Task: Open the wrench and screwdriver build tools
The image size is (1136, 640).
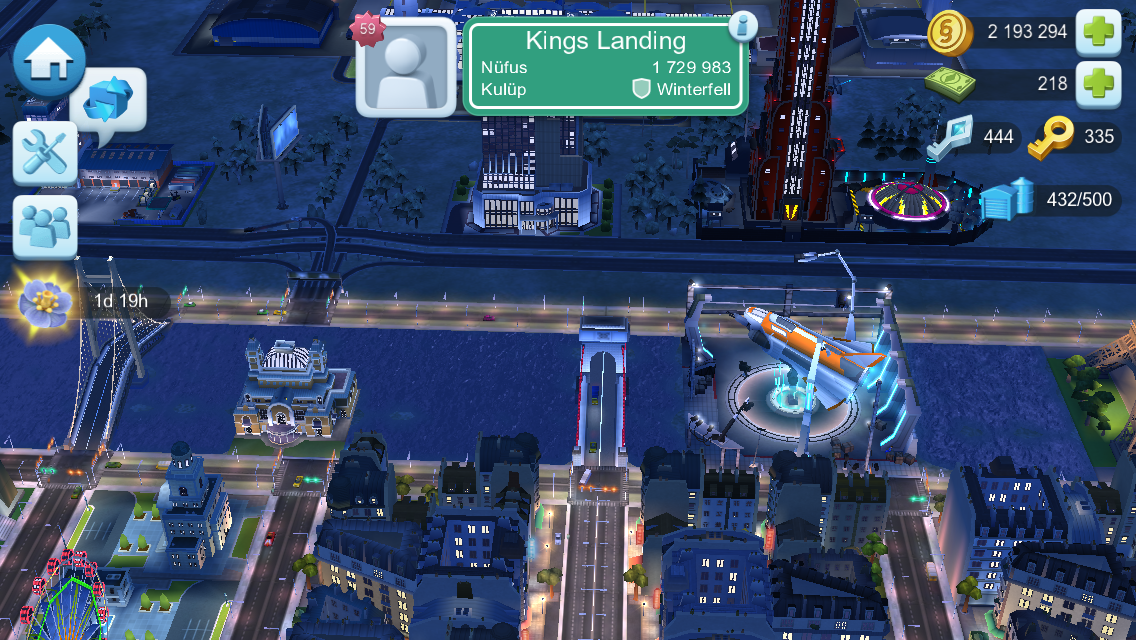Action: click(45, 153)
